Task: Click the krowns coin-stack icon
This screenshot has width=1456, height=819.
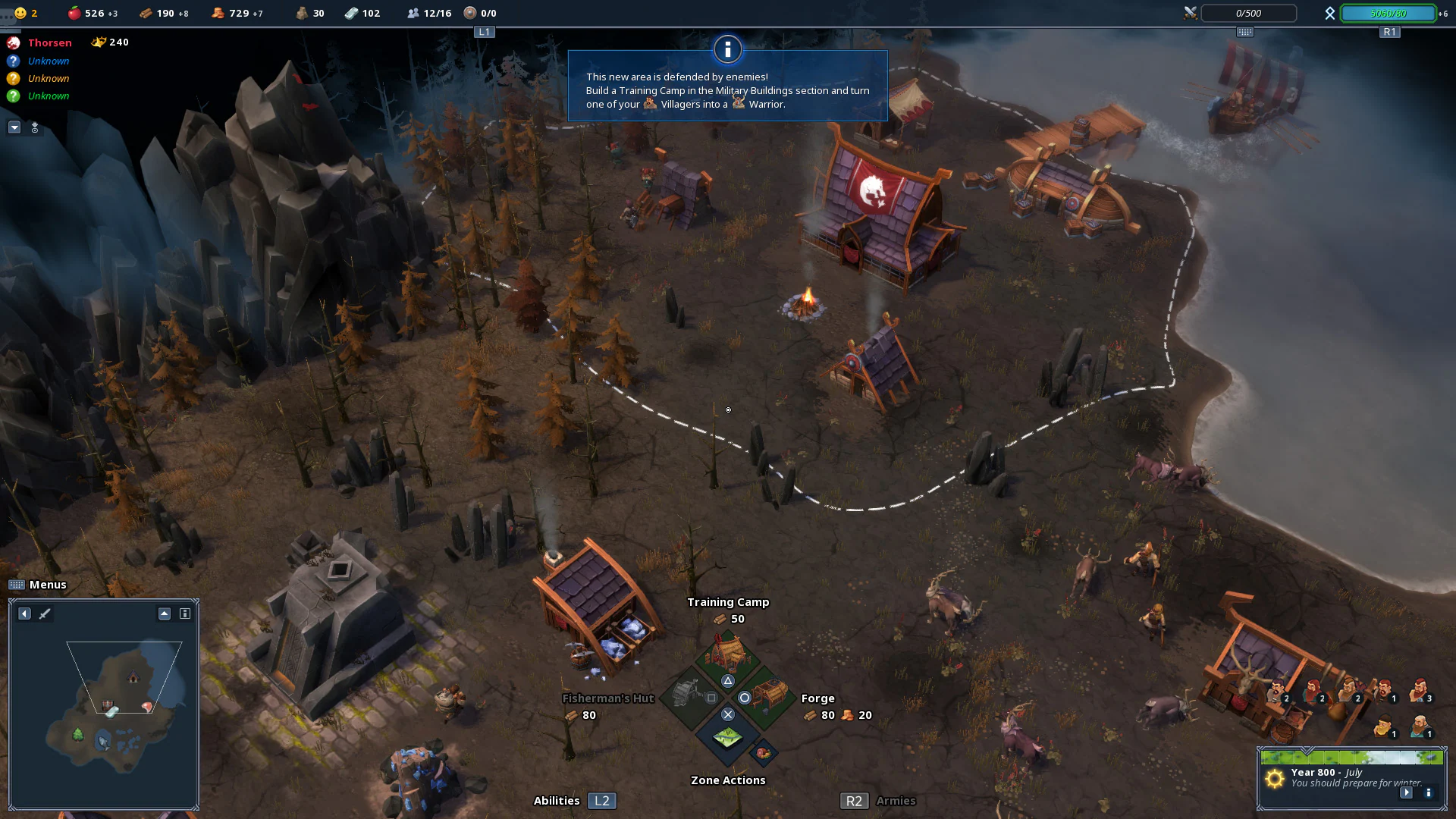Action: tap(218, 13)
